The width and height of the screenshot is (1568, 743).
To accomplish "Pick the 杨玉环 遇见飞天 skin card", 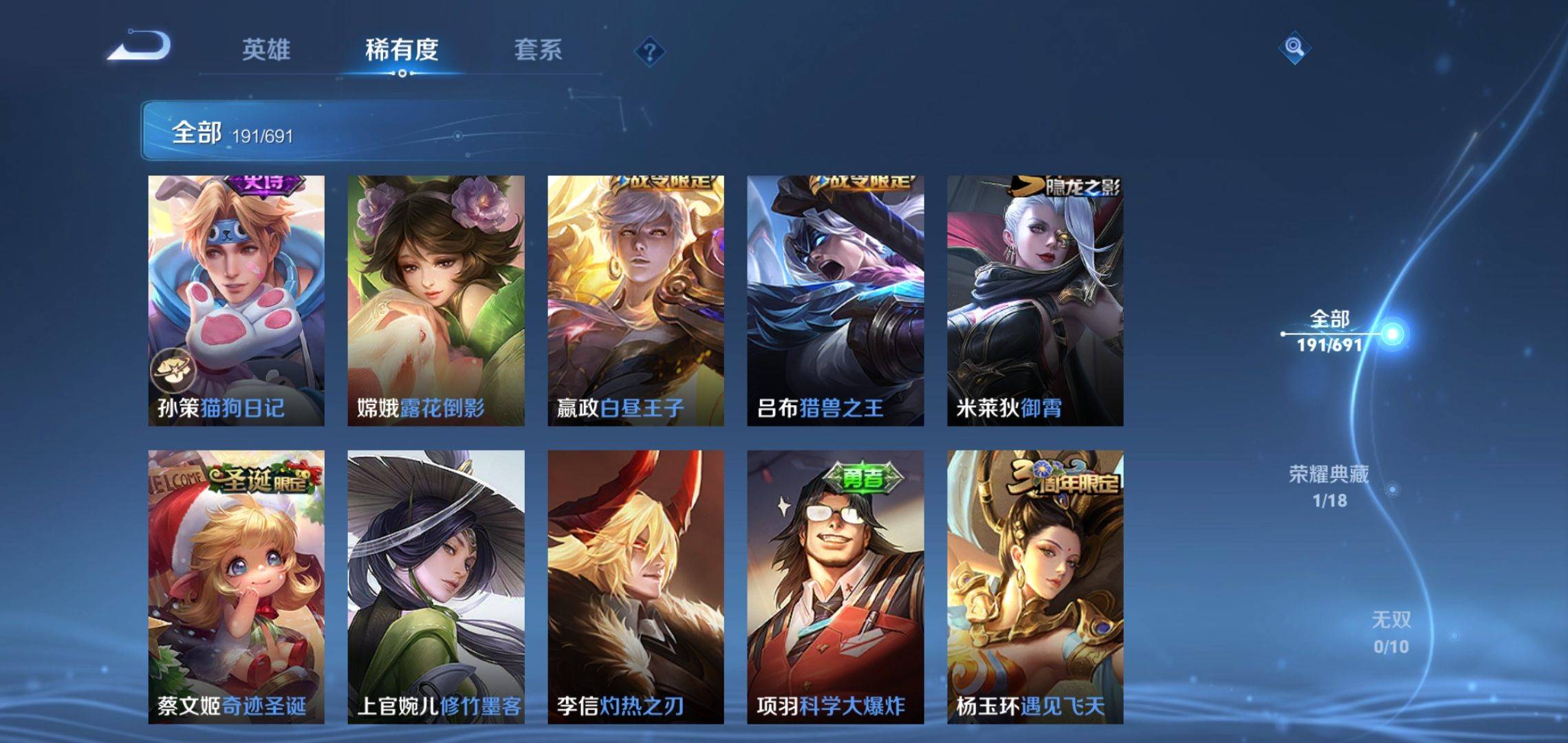I will (x=1035, y=587).
